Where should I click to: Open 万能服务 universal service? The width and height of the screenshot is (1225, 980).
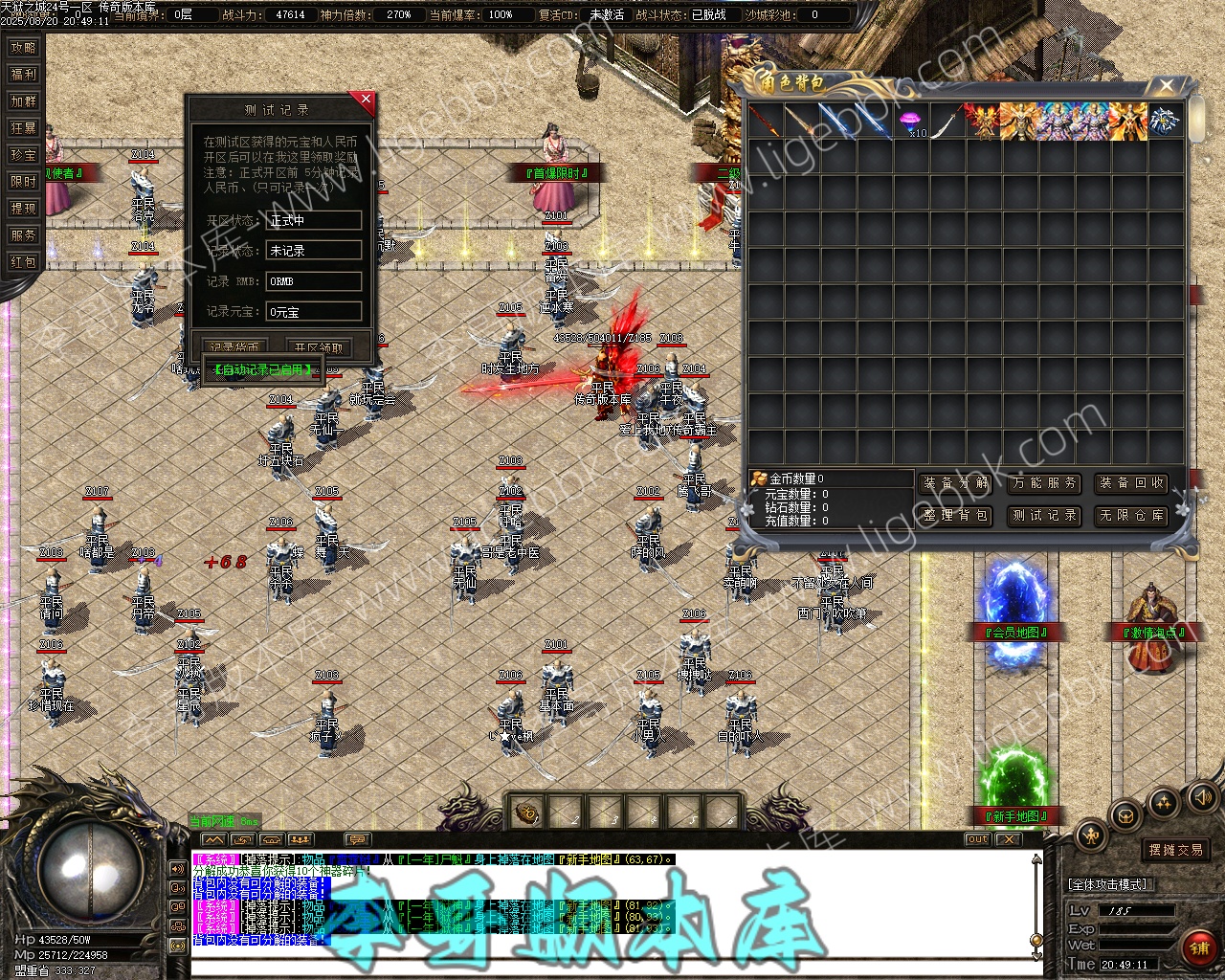click(x=1044, y=483)
